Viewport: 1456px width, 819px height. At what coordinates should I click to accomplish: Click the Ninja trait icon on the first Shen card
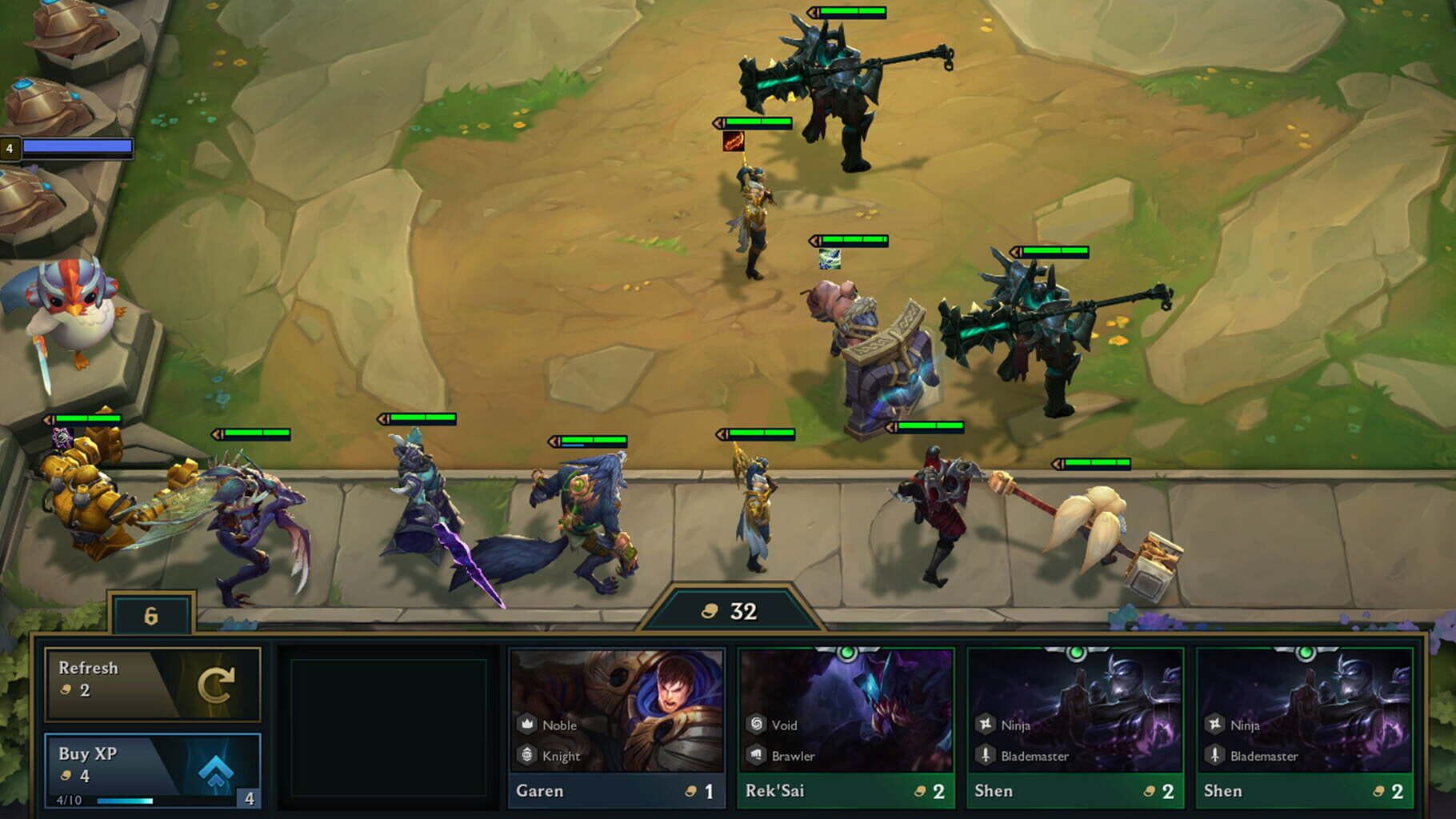pyautogui.click(x=985, y=725)
